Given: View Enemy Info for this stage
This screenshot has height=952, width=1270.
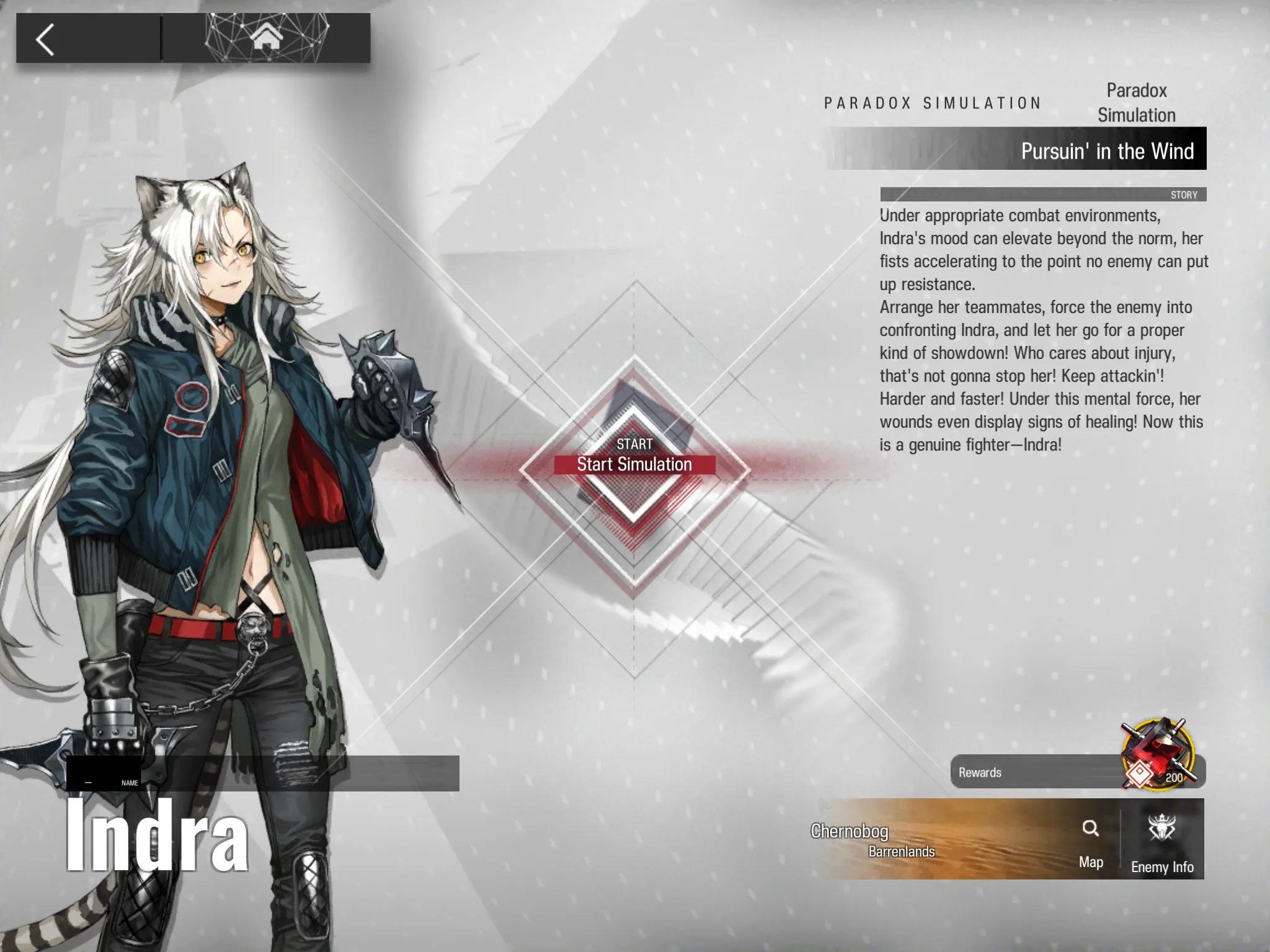Looking at the screenshot, I should [x=1161, y=840].
